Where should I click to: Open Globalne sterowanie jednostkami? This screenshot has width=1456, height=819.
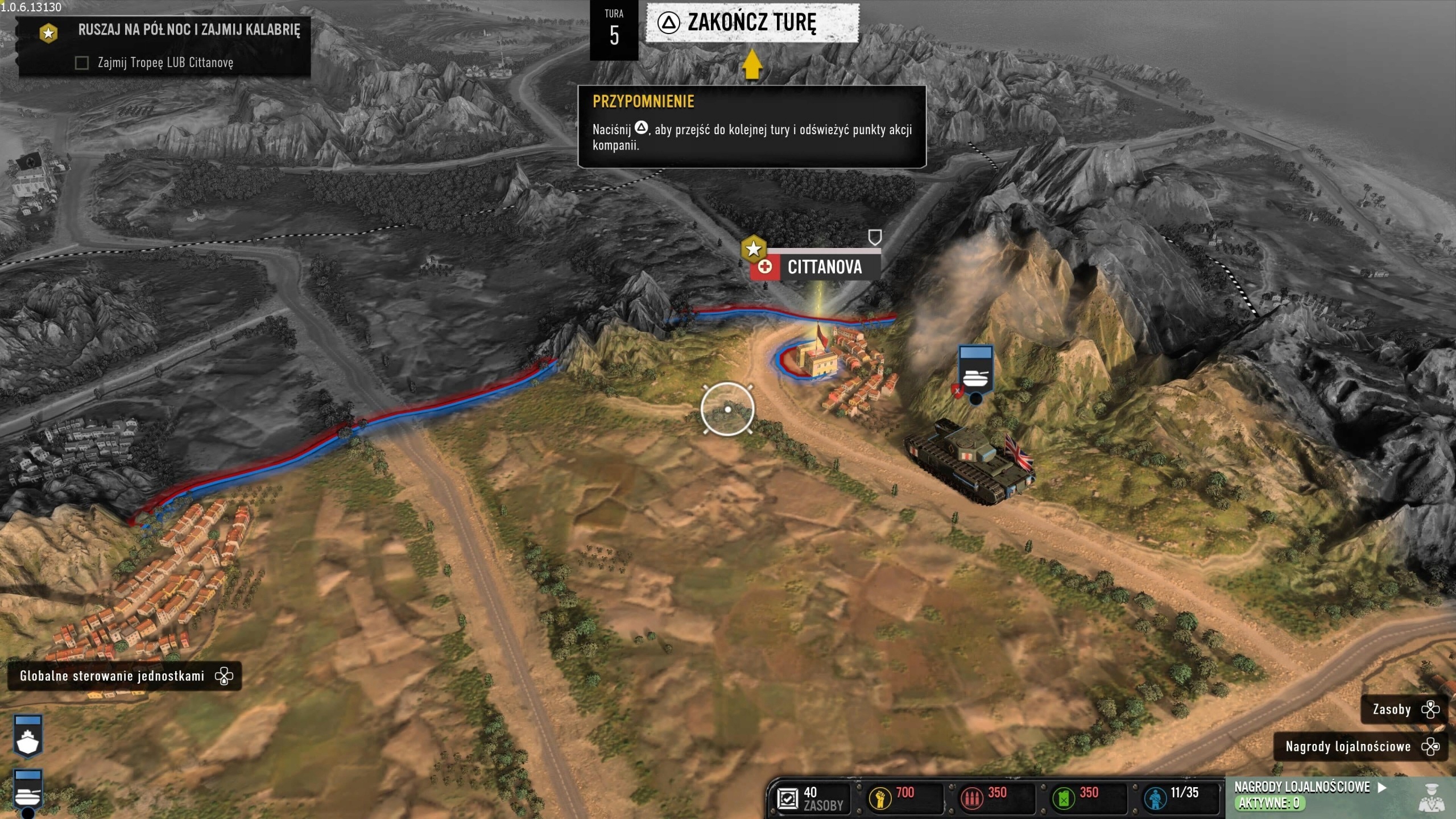(124, 676)
